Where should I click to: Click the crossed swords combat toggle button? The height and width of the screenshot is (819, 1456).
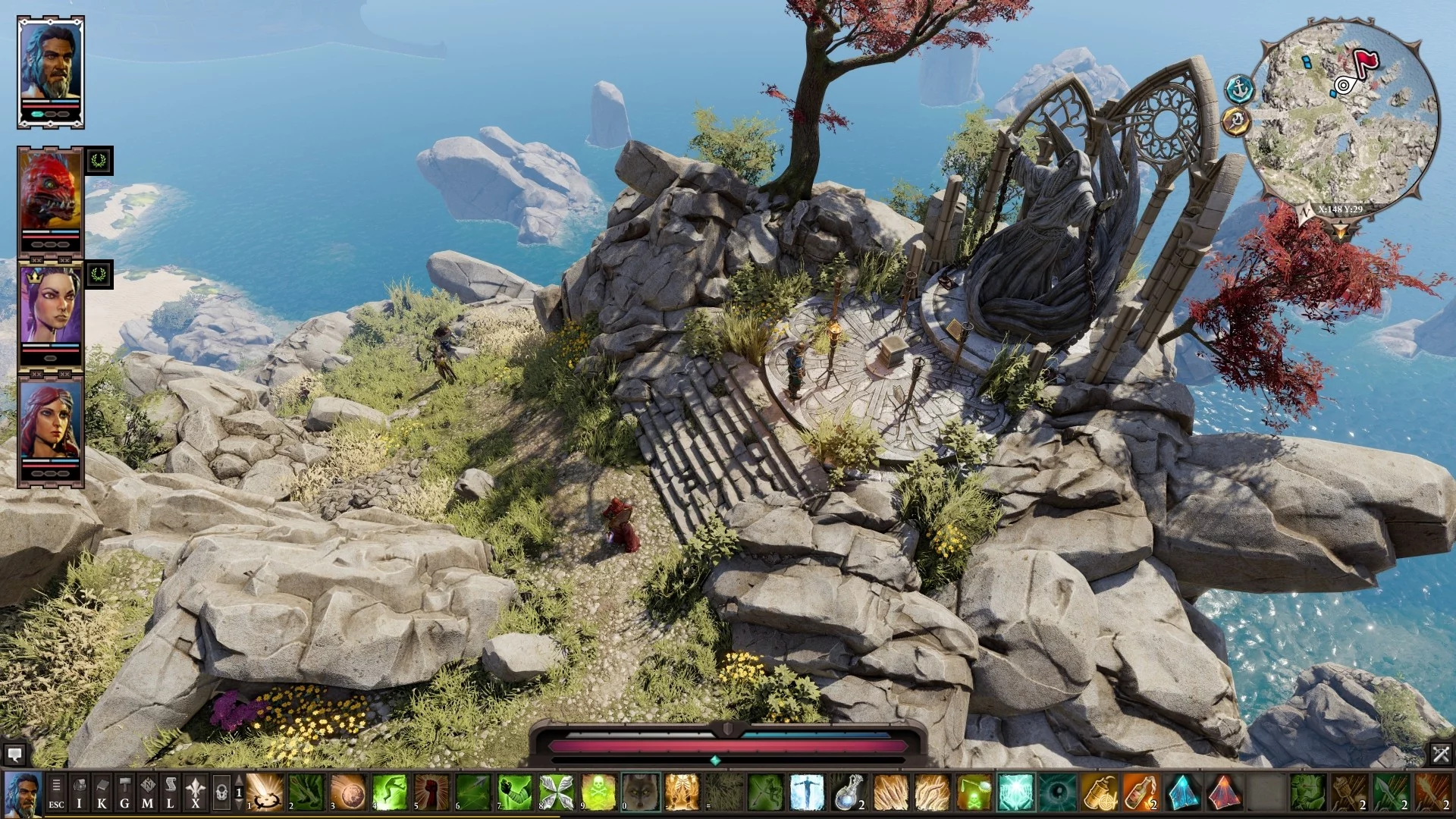1441,755
